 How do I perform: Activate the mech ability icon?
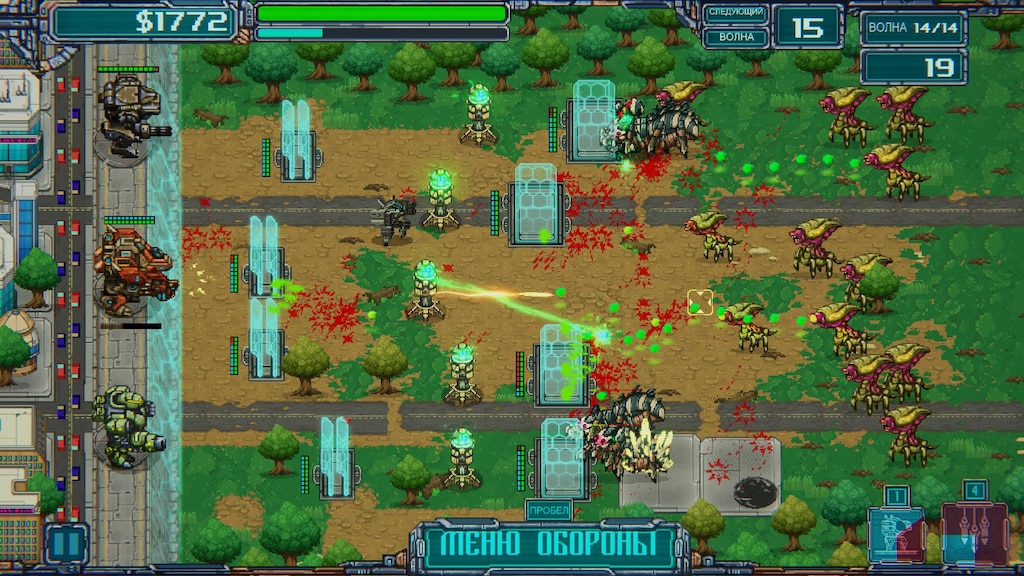click(x=896, y=533)
